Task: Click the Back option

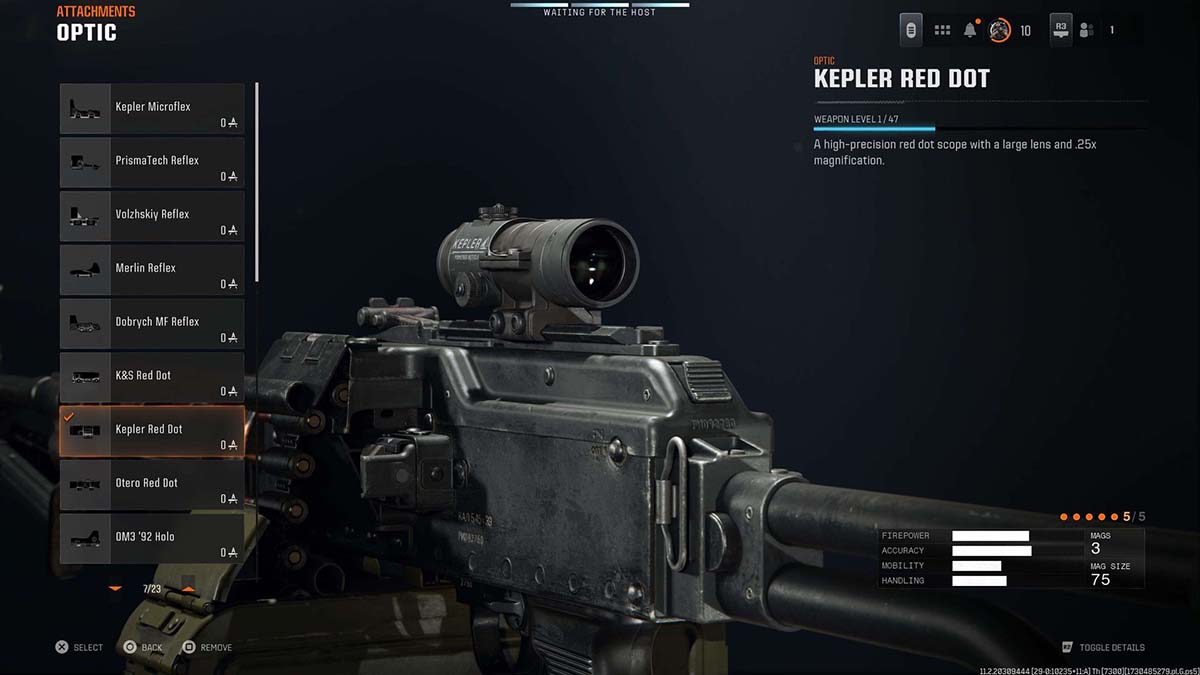Action: click(x=143, y=647)
